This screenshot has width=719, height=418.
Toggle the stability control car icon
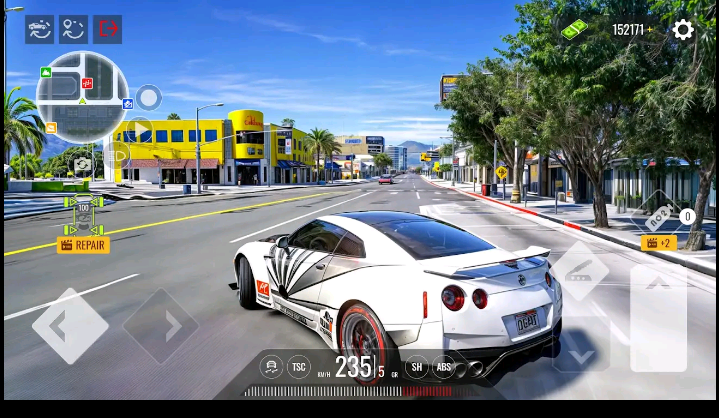pyautogui.click(x=271, y=367)
